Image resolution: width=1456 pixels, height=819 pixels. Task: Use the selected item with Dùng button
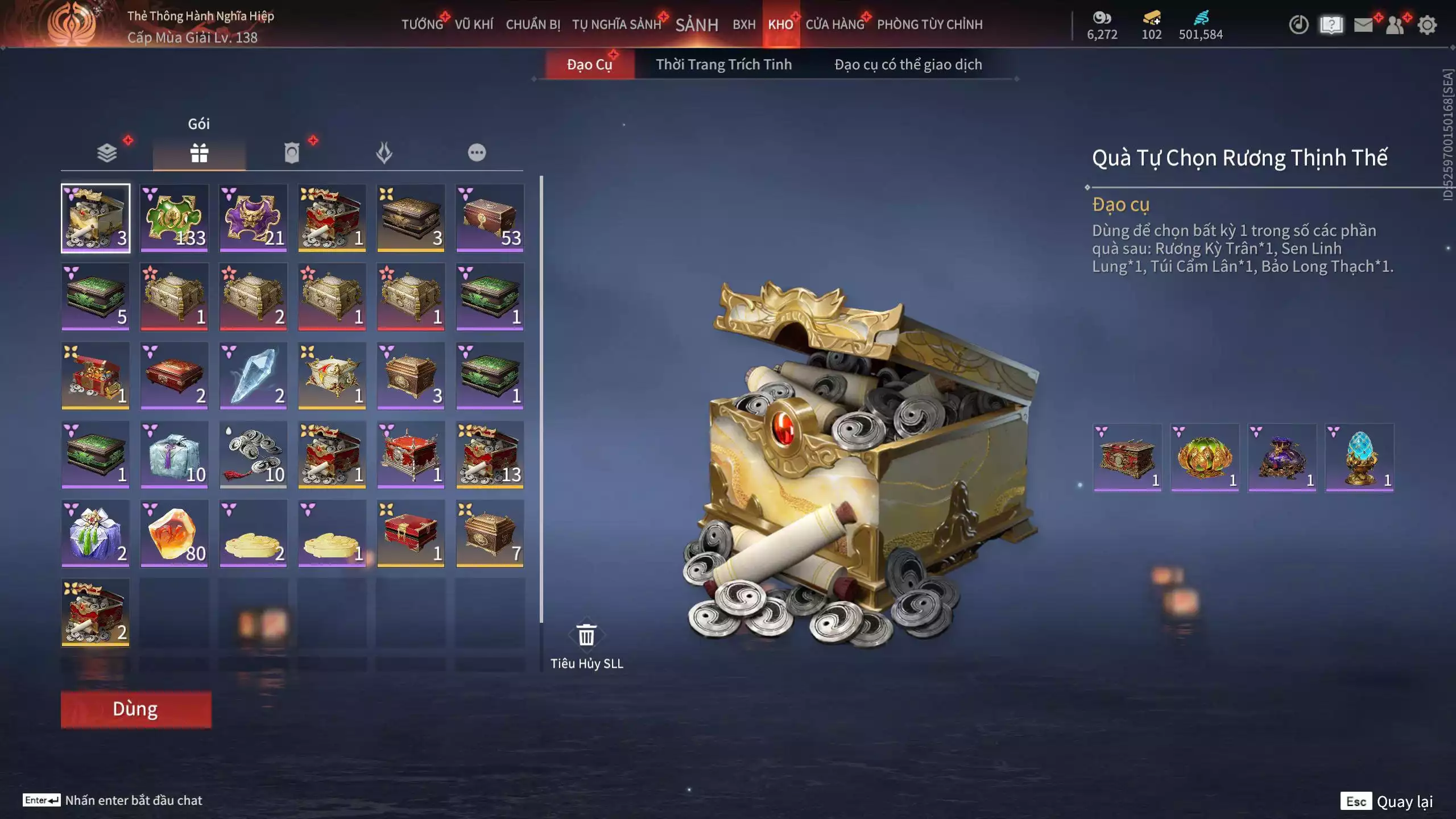point(136,709)
